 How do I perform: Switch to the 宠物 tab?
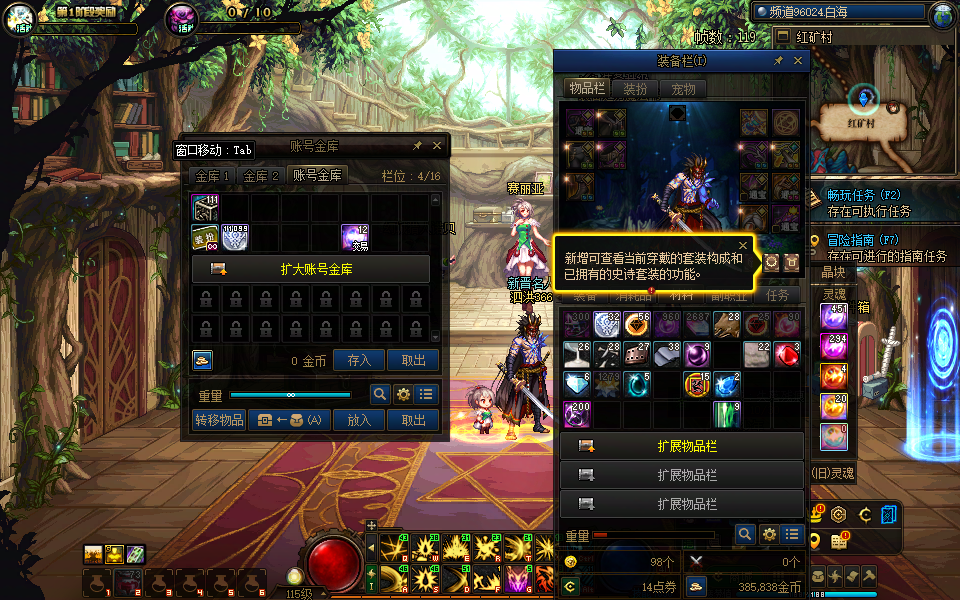coord(683,88)
